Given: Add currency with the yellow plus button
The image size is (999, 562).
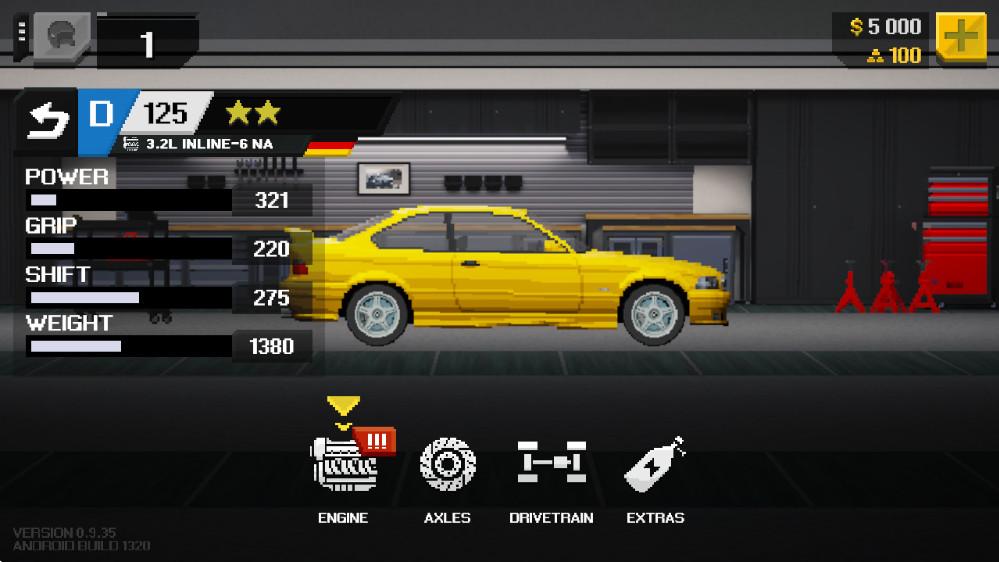Looking at the screenshot, I should point(960,38).
